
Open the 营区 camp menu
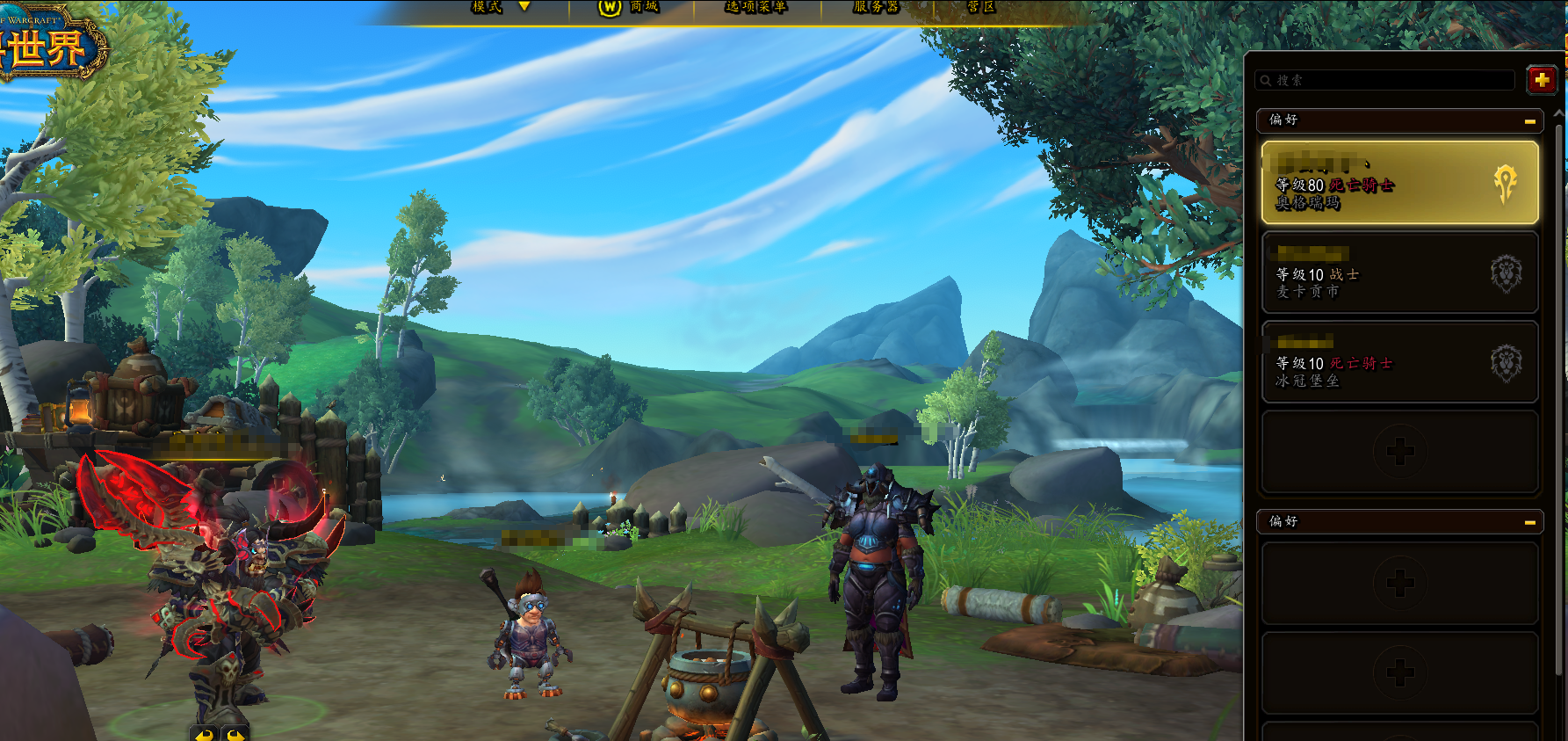pyautogui.click(x=980, y=7)
